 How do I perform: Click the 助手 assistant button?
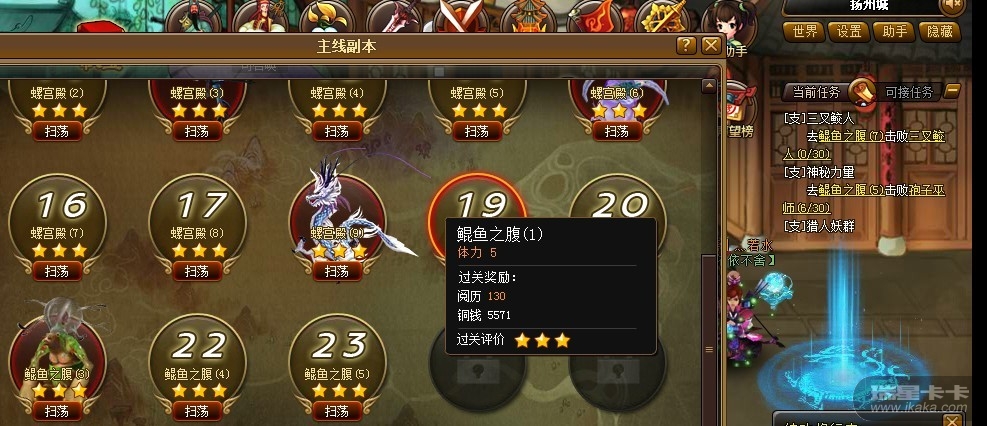coord(894,31)
